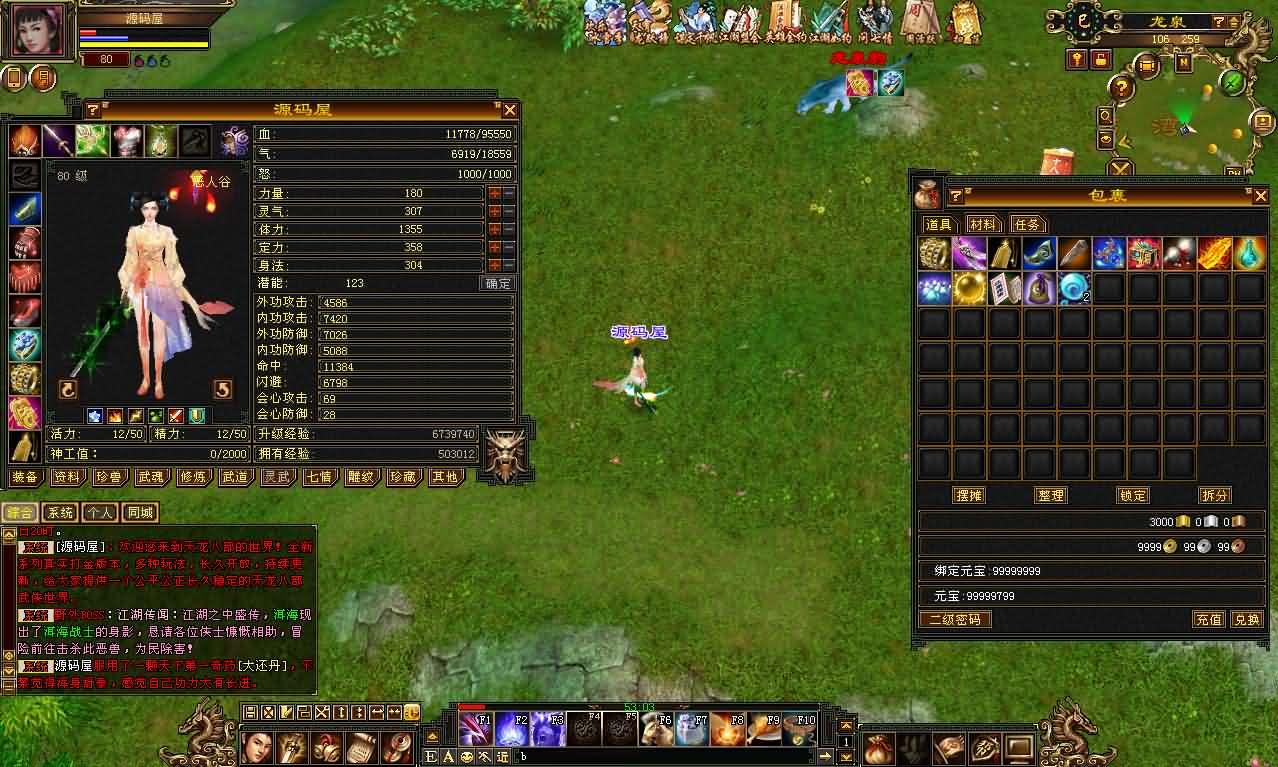Screen dimensions: 1278x767
Task: Switch to the 材料 bag tab
Action: point(983,225)
